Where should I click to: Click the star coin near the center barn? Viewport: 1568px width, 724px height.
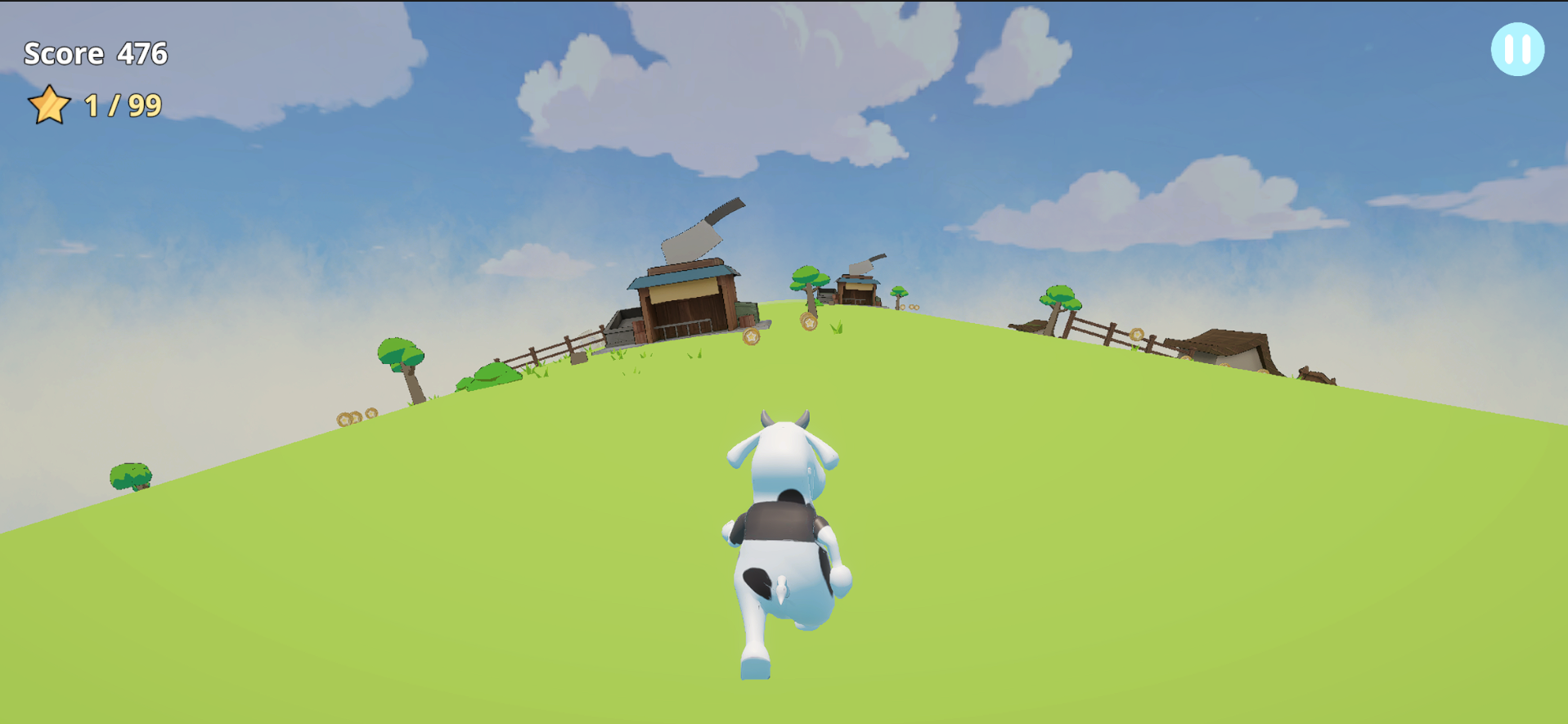(x=809, y=322)
